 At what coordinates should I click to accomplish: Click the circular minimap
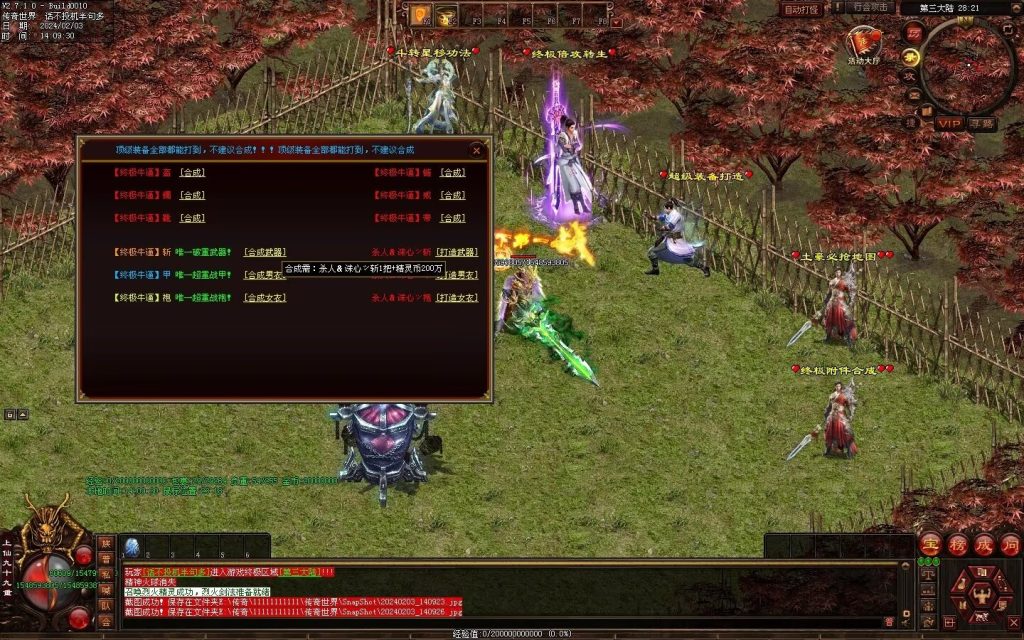(967, 66)
